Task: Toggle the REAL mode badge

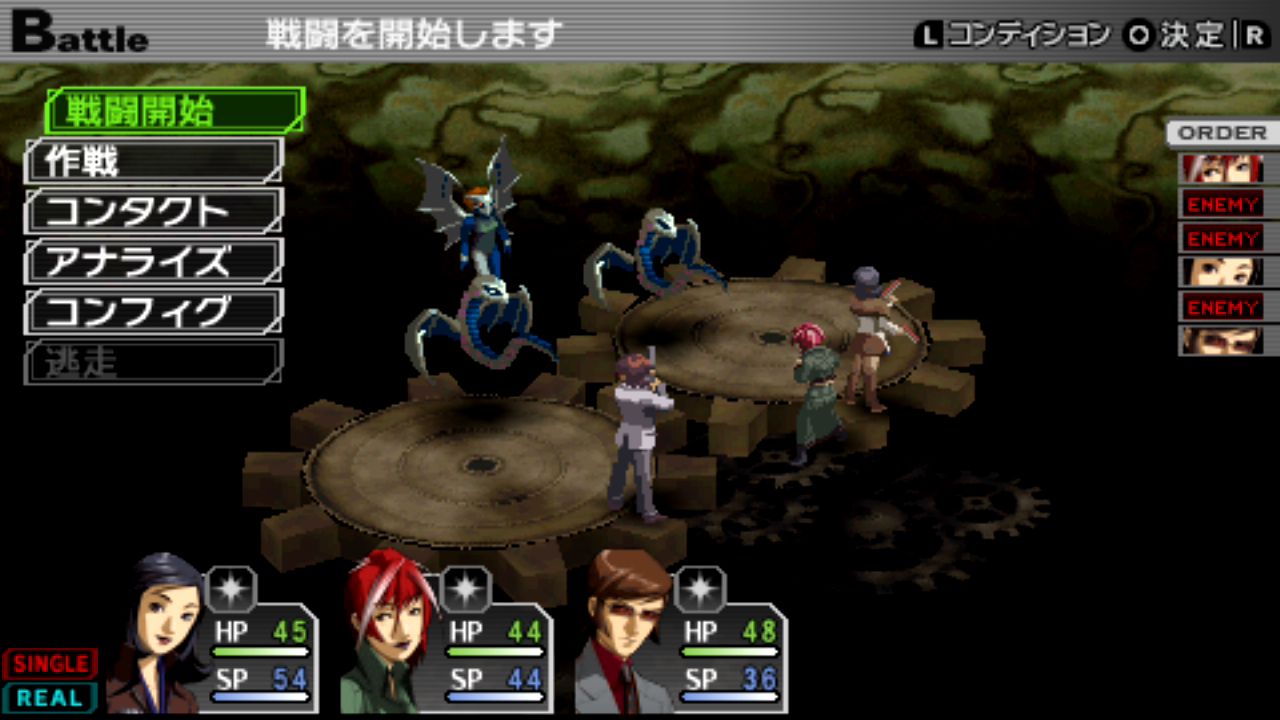Action: click(50, 698)
